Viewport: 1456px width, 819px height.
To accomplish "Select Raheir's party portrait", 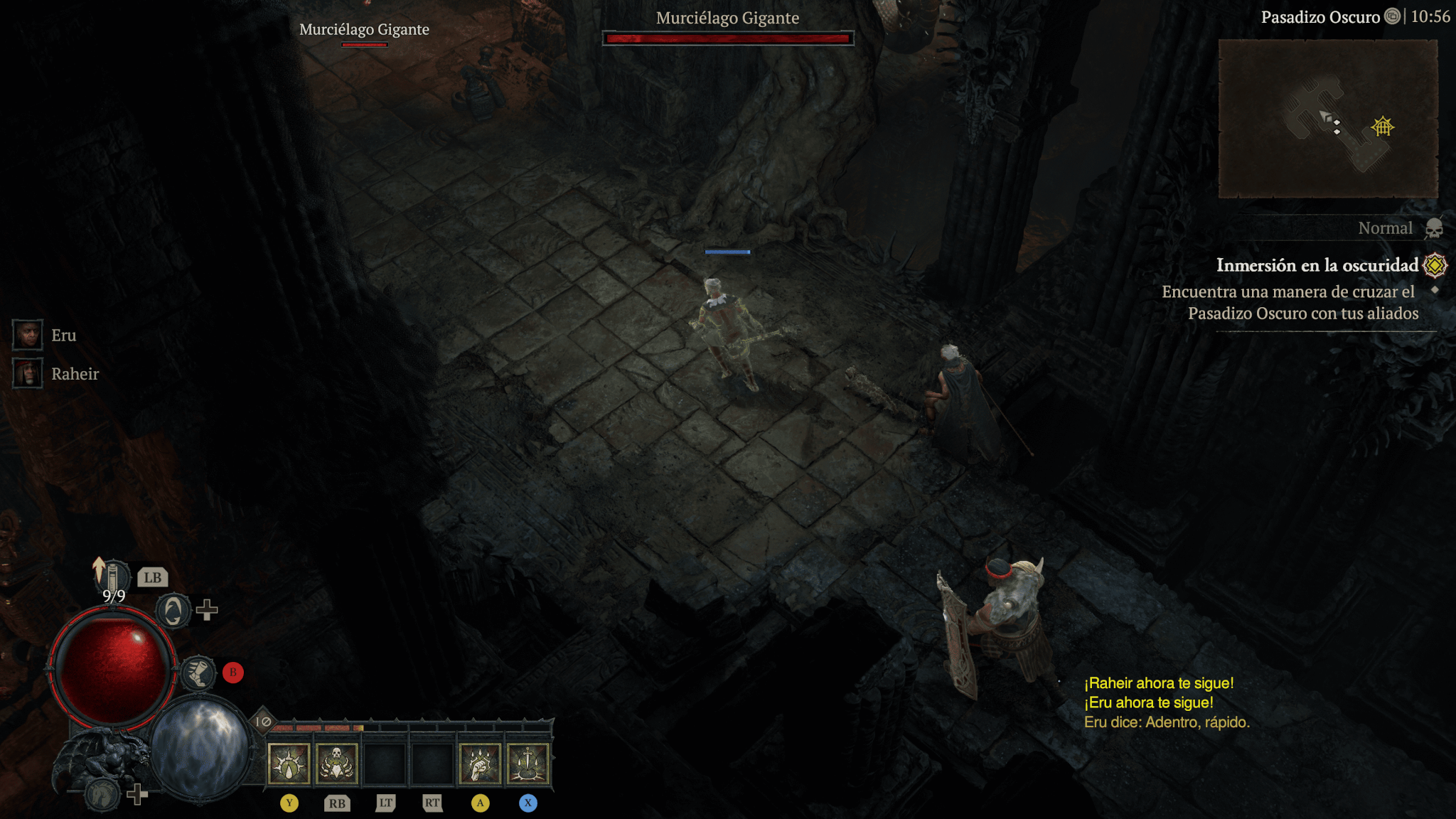I will (28, 373).
